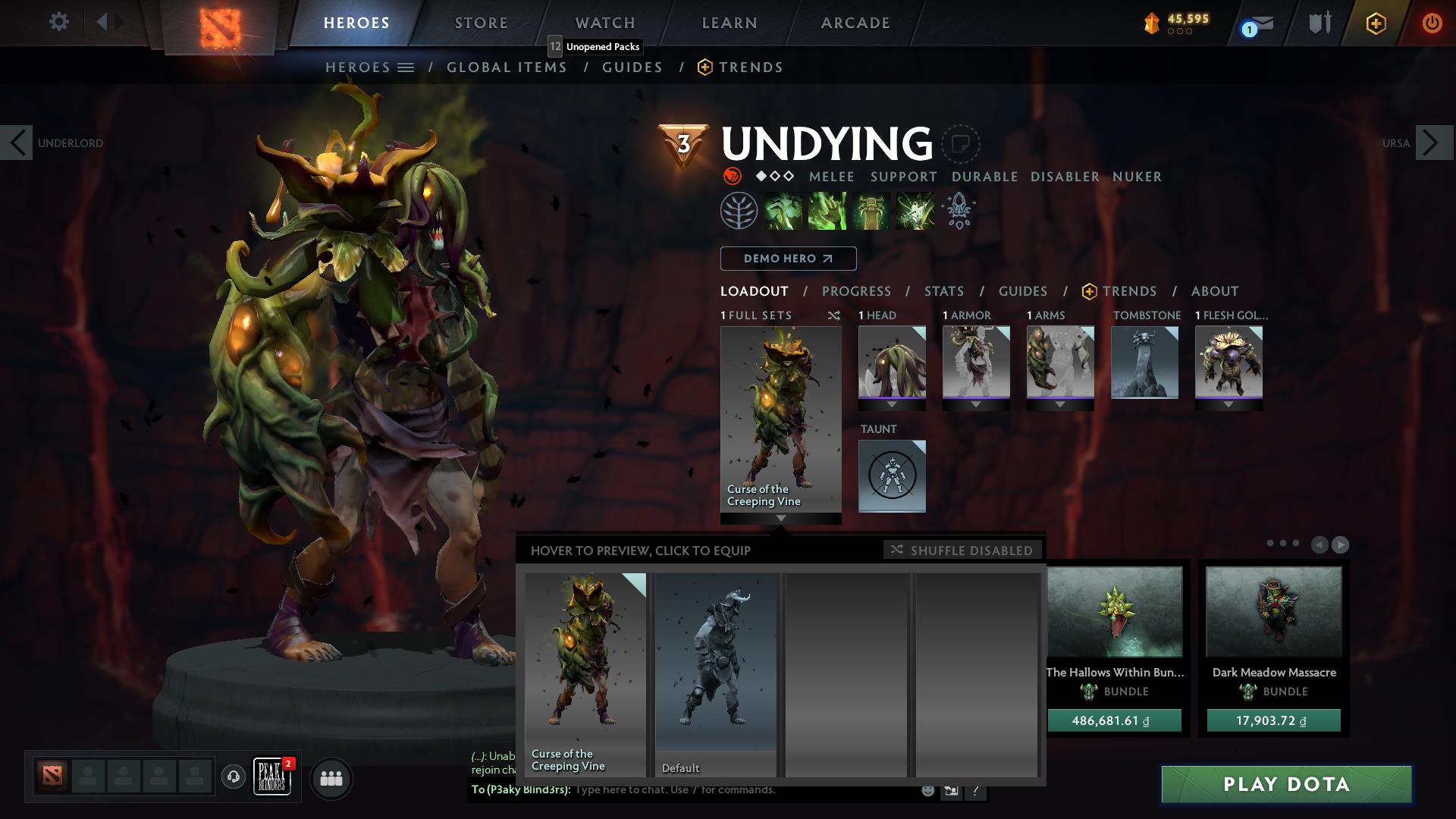Click Undying's first green ability icon

783,212
